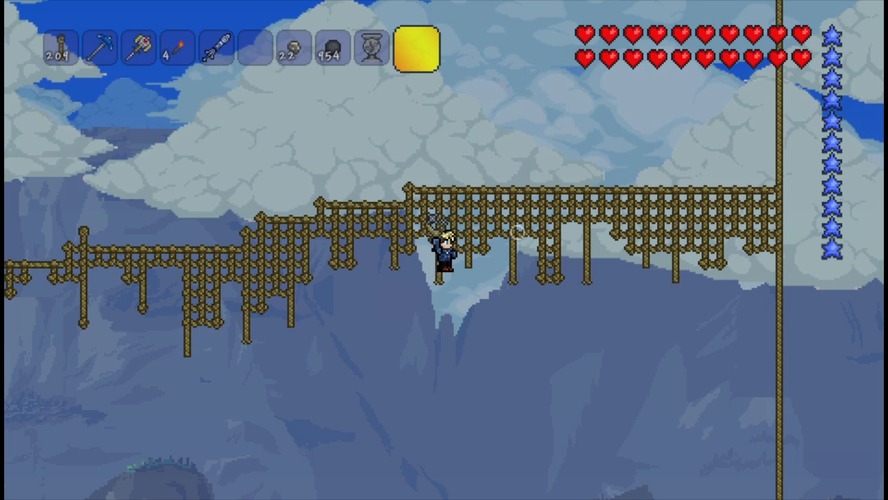Select the torch slot with 4 remaining
The height and width of the screenshot is (500, 888).
click(178, 48)
